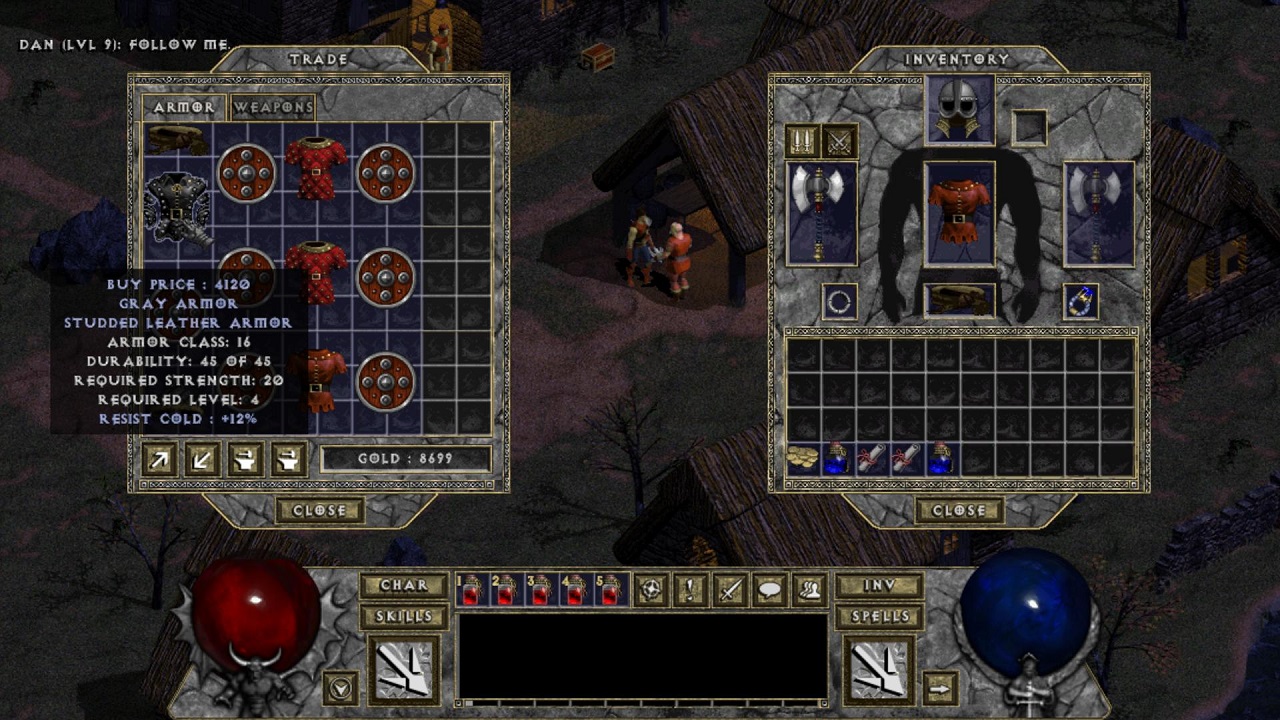Switch to the Weapons tab in trade
Viewport: 1280px width, 720px height.
click(x=273, y=107)
